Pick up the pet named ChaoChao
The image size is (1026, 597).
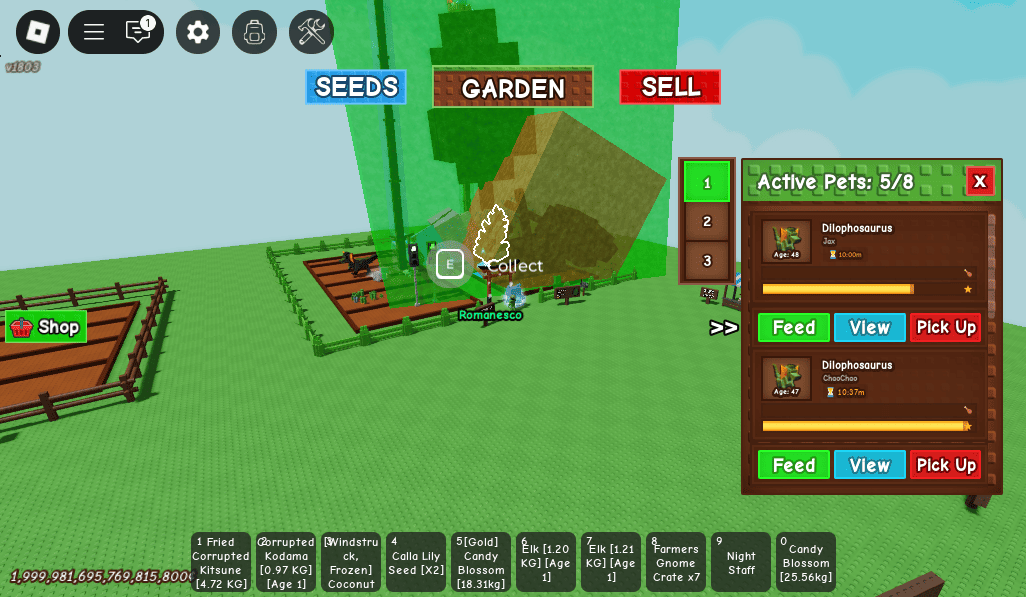945,465
